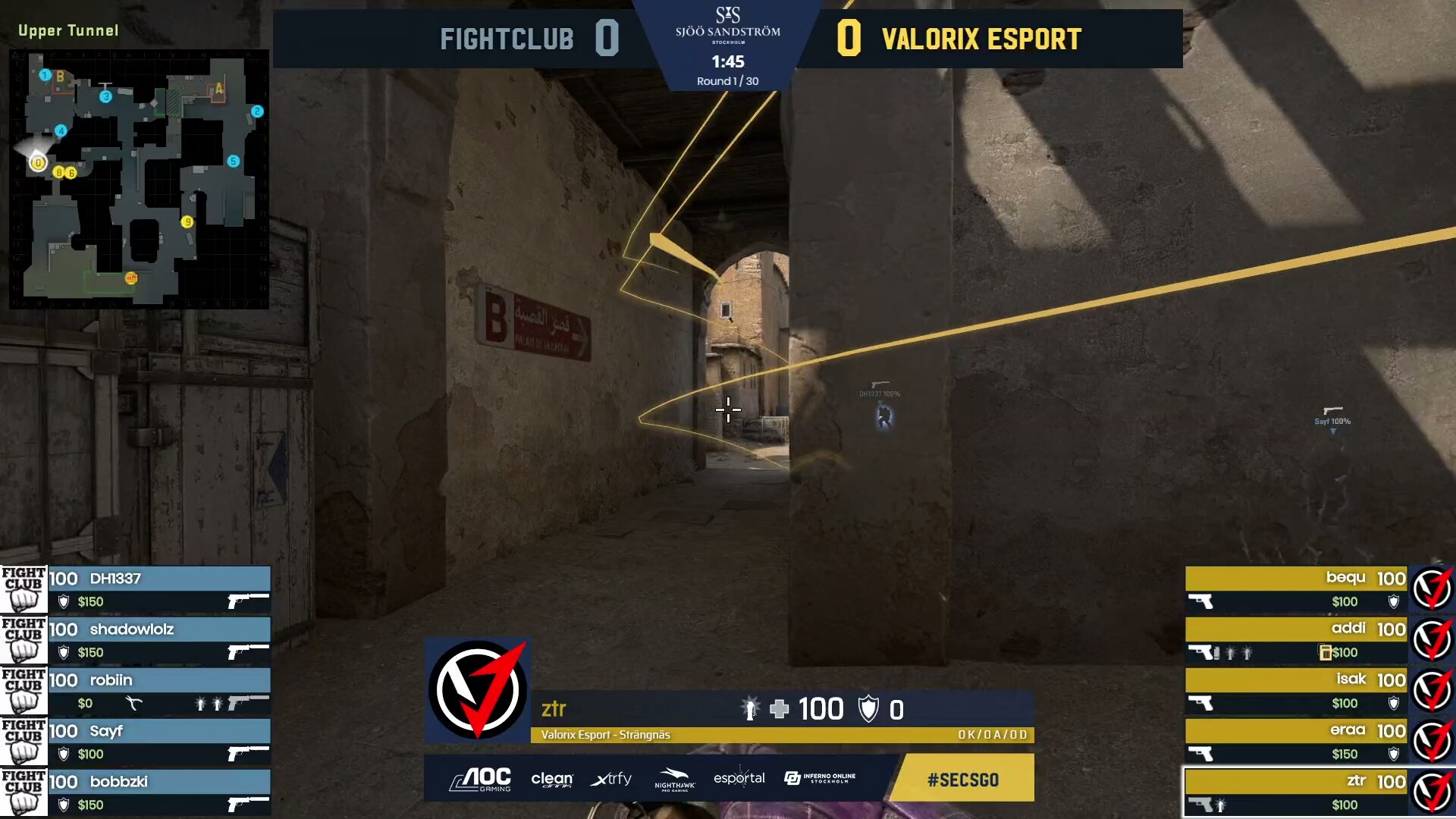Viewport: 1456px width, 819px height.
Task: Click the Inferno Online Stockholm logo
Action: click(819, 778)
